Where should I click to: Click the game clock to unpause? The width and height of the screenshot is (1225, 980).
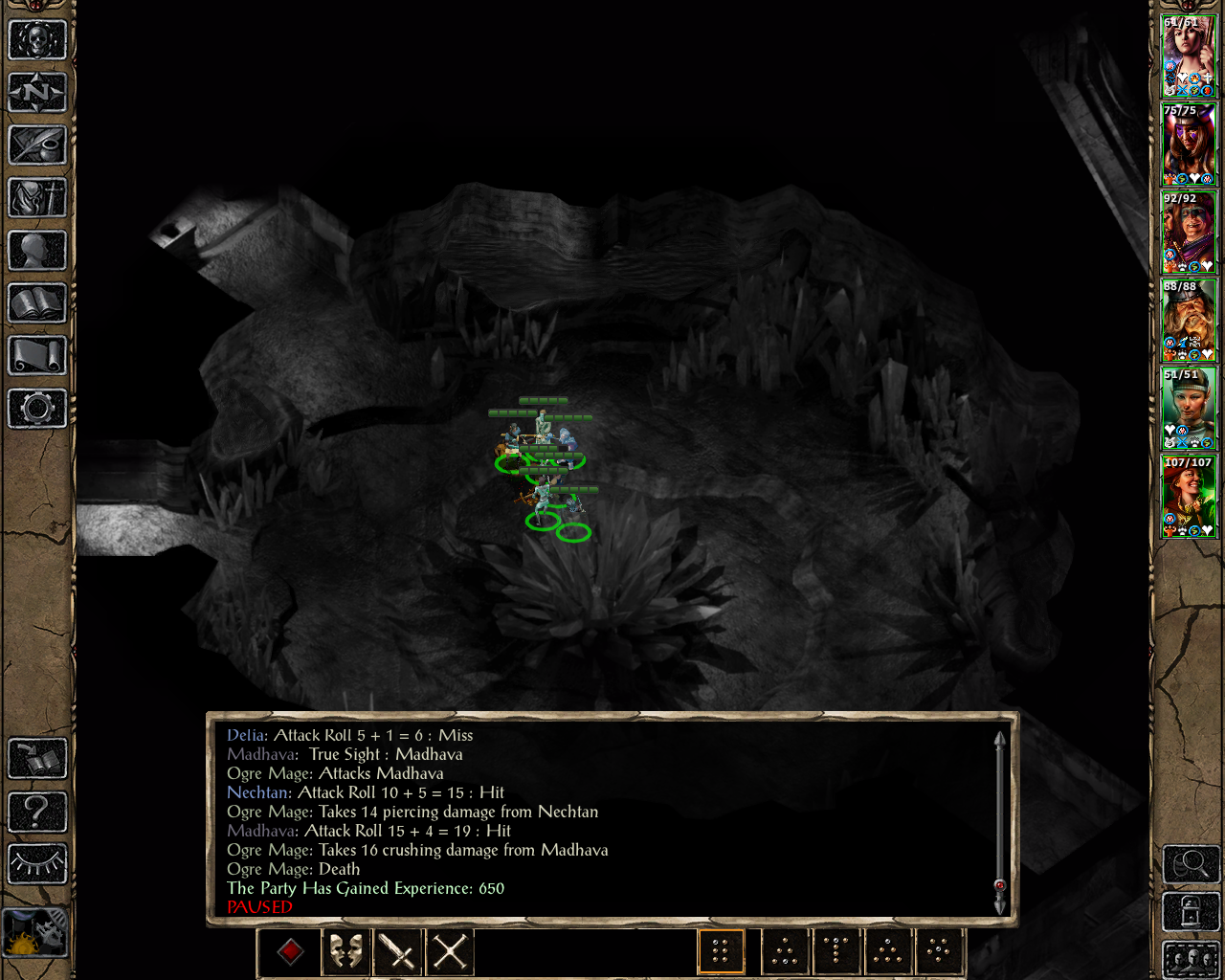click(x=37, y=932)
